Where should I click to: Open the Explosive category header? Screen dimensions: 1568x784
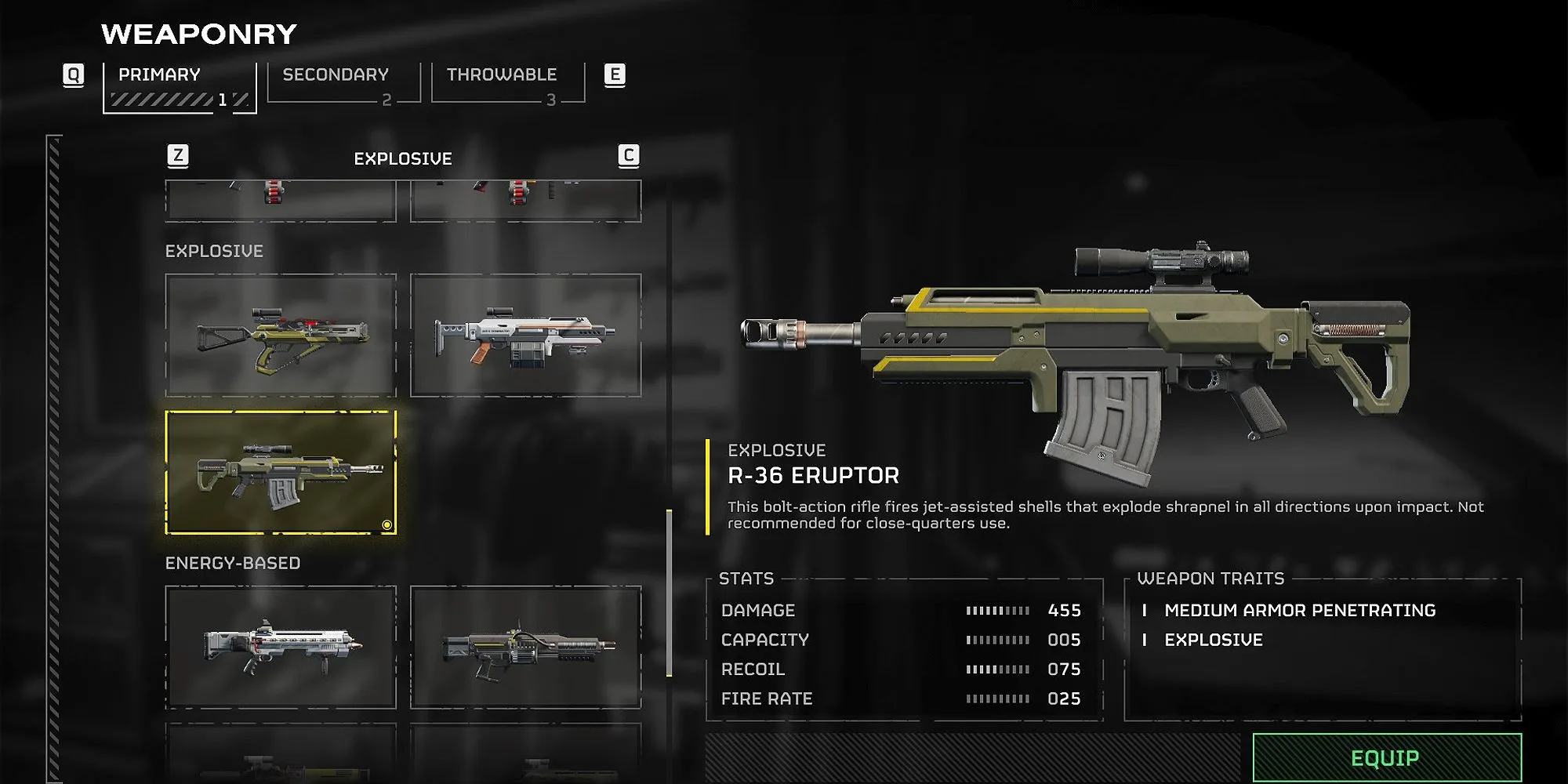214,251
